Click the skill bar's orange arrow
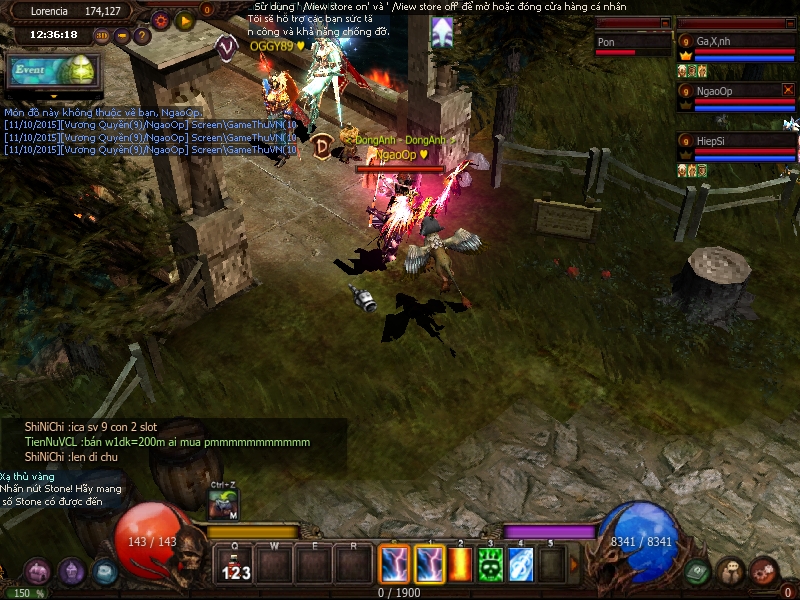Screen dimensions: 800x600 pos(574,564)
